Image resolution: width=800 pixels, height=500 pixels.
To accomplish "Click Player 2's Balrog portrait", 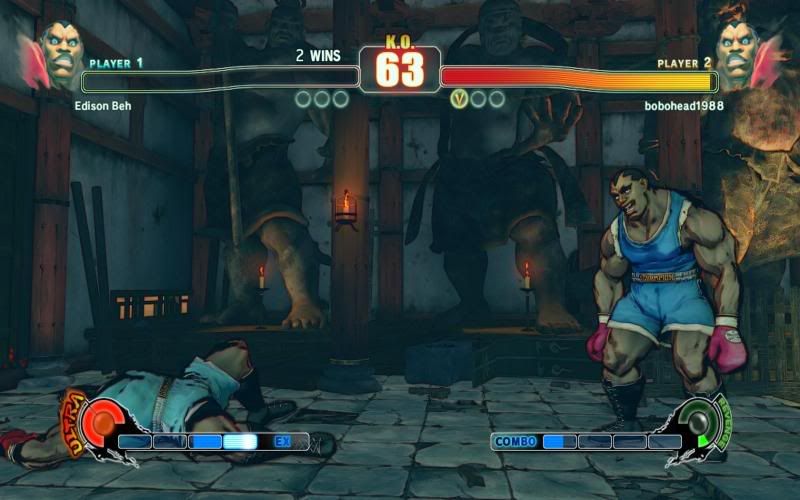I will click(742, 55).
